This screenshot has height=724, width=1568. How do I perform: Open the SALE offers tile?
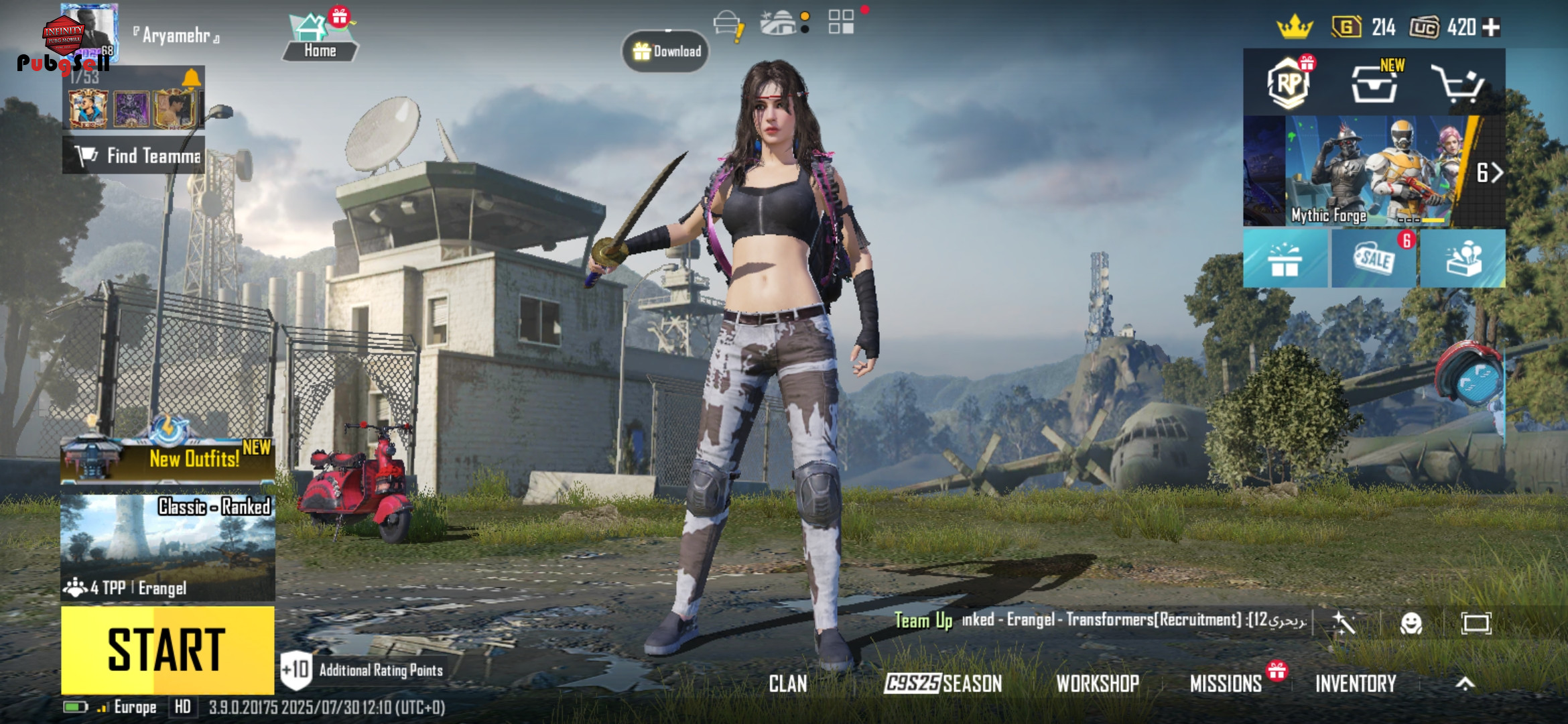1374,259
